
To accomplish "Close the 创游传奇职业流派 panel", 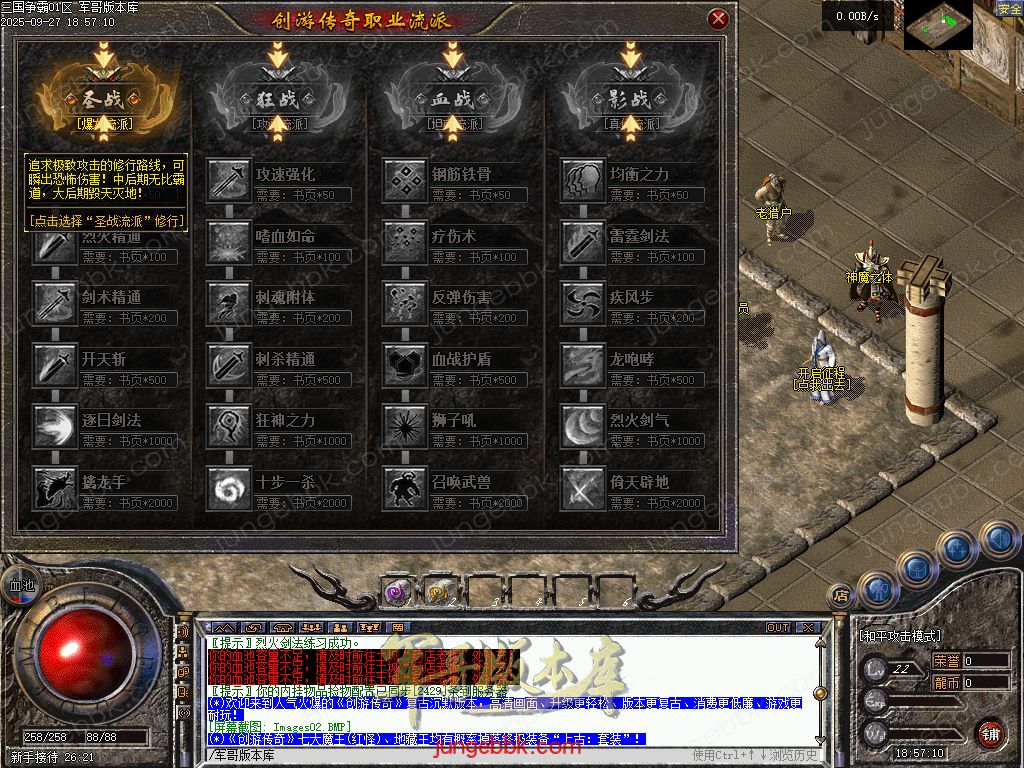I will pyautogui.click(x=717, y=19).
